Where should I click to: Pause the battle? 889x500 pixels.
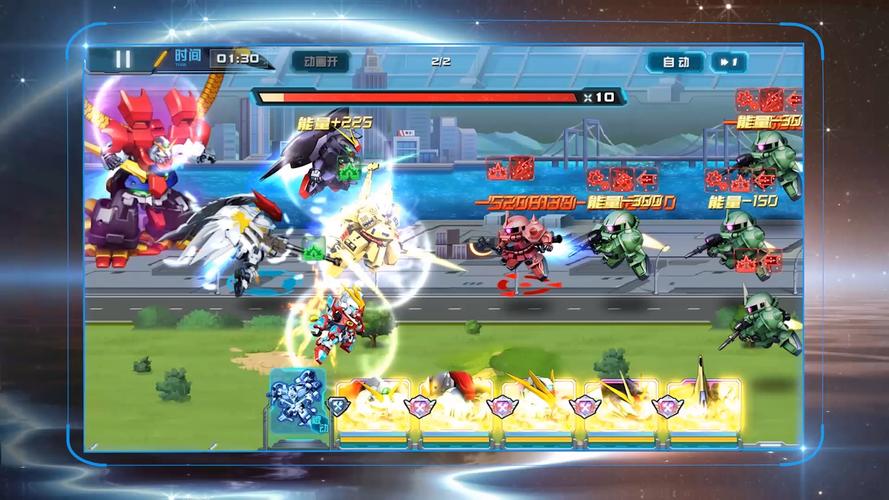tap(122, 59)
